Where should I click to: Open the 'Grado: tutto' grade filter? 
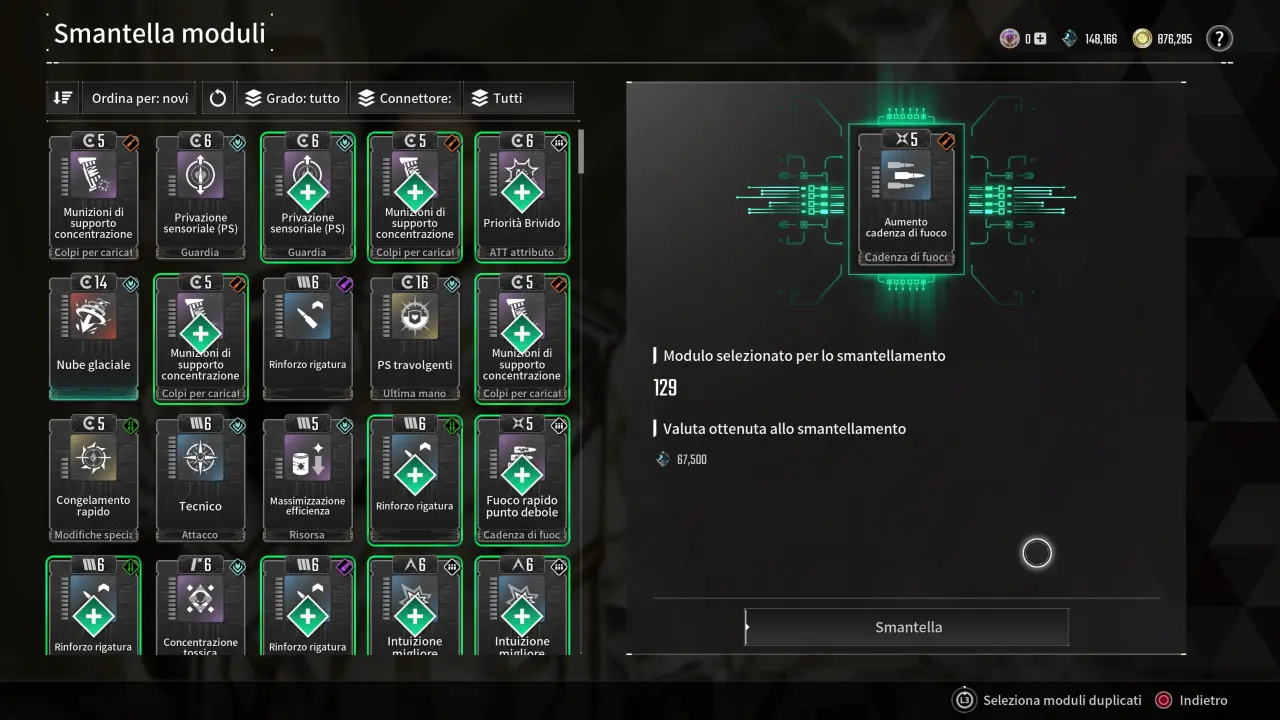click(x=292, y=98)
